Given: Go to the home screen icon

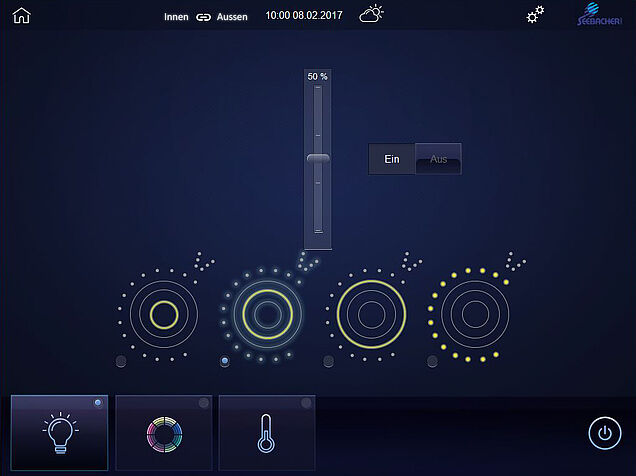Looking at the screenshot, I should [21, 15].
